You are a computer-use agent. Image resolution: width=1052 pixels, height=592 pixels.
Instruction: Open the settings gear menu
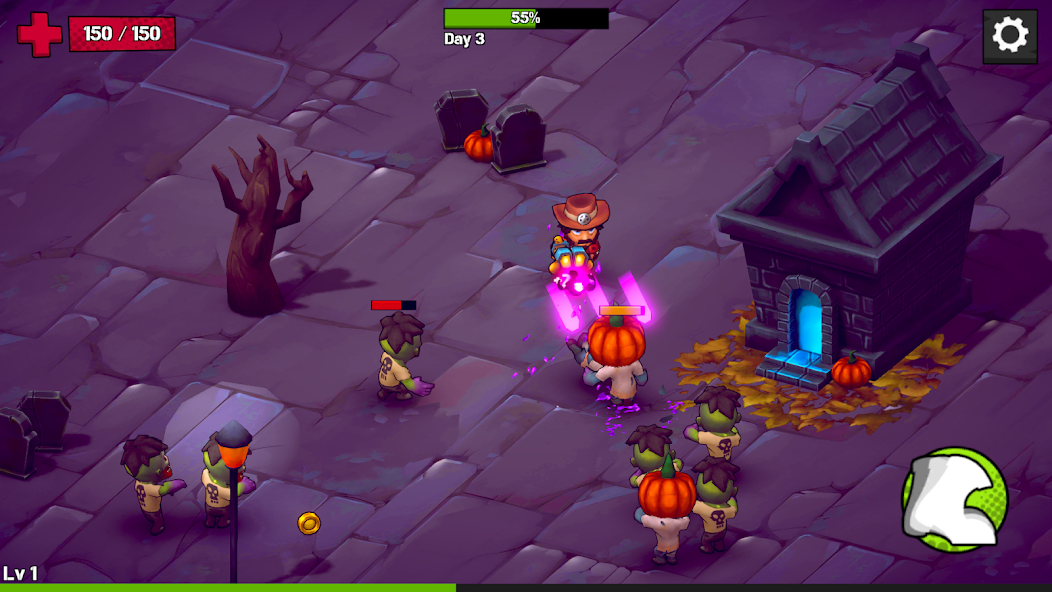1009,36
